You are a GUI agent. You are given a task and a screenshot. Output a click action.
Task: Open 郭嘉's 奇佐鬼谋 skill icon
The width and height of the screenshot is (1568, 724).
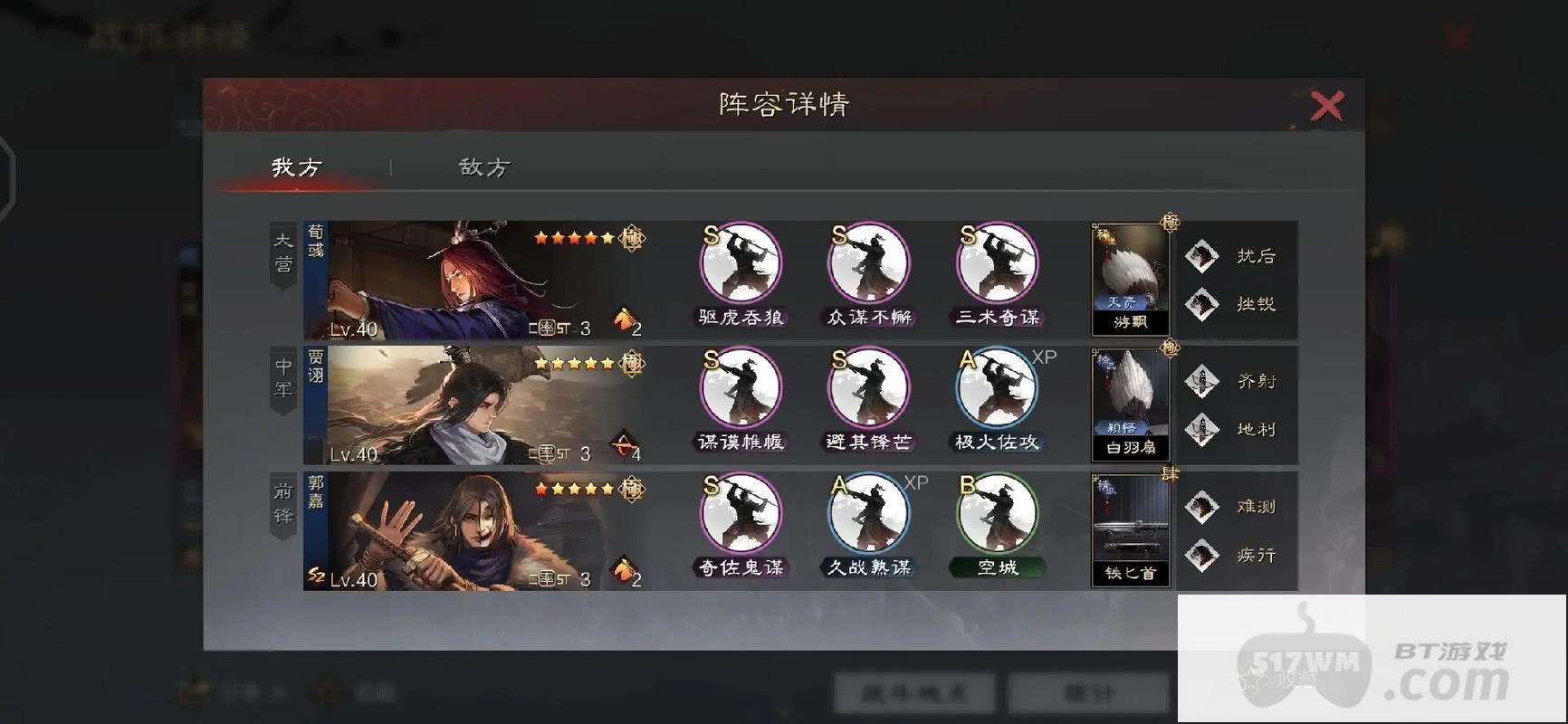(x=740, y=513)
